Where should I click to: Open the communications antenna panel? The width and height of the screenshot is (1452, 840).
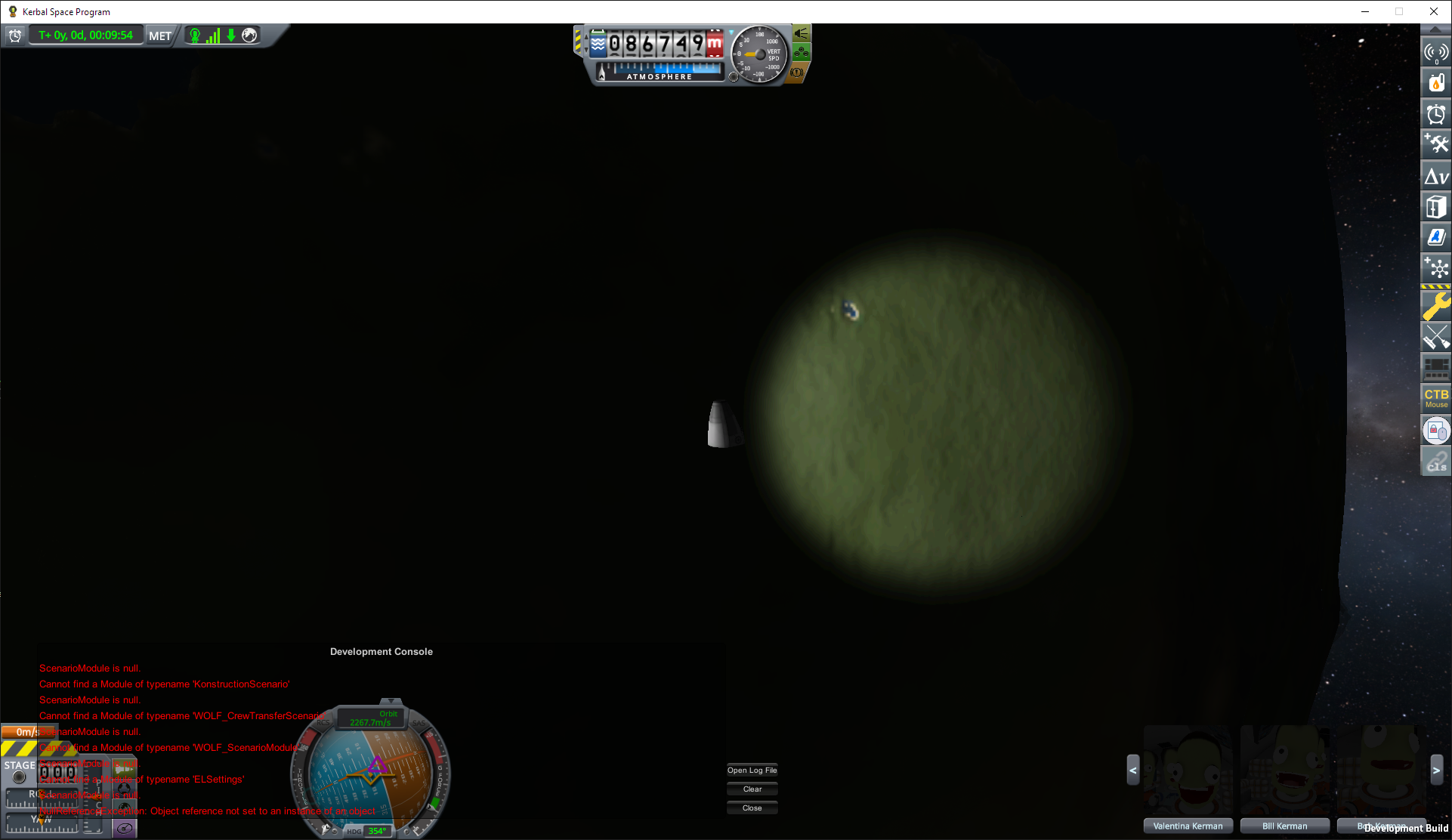point(1436,53)
